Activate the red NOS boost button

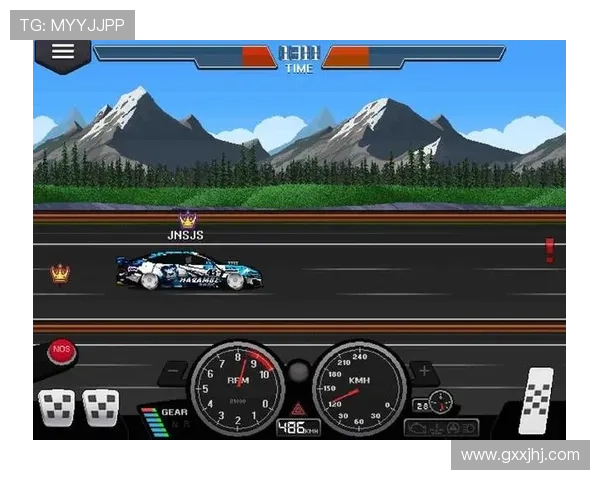(x=61, y=351)
